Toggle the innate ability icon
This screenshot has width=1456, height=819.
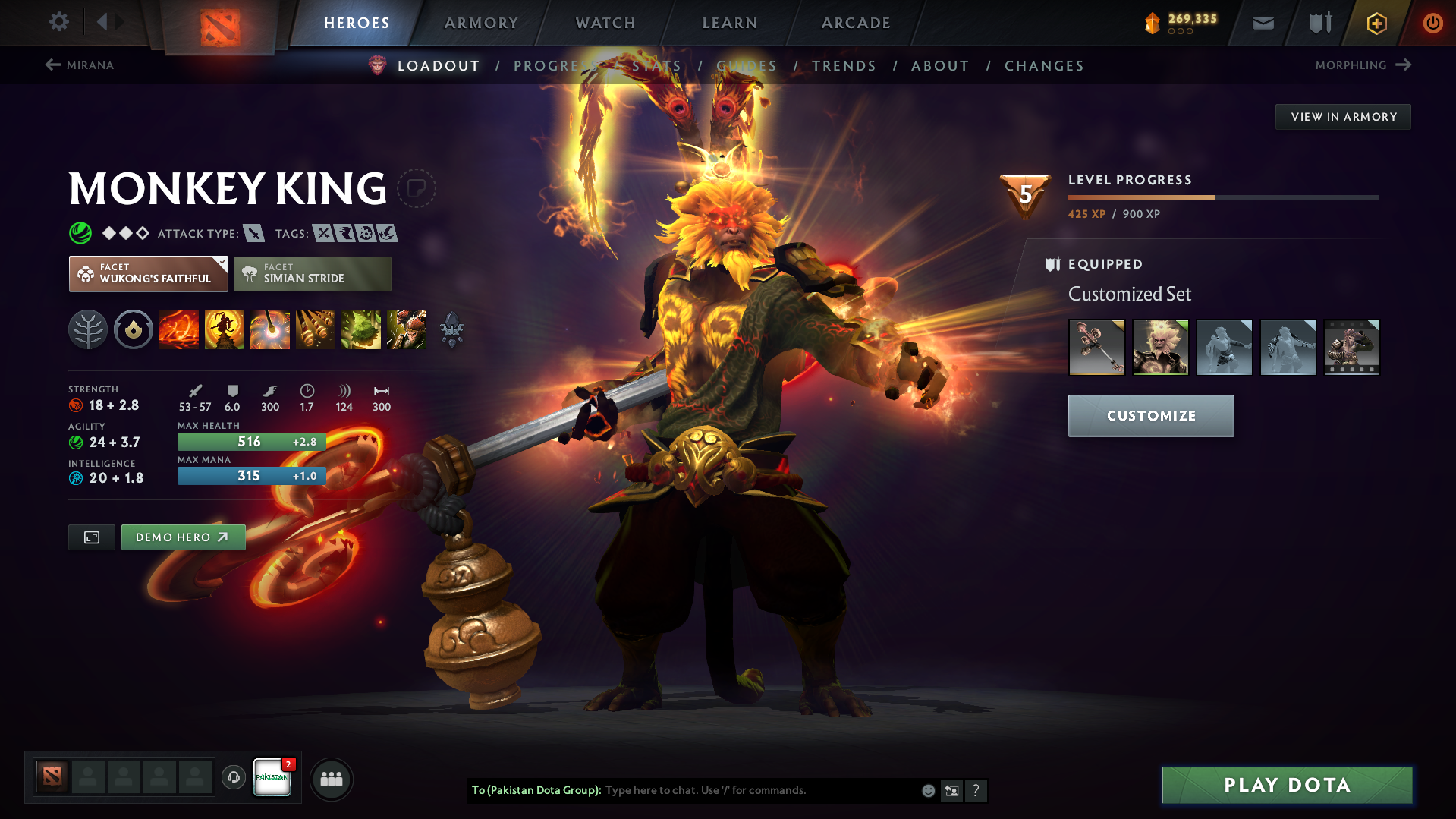pos(134,329)
